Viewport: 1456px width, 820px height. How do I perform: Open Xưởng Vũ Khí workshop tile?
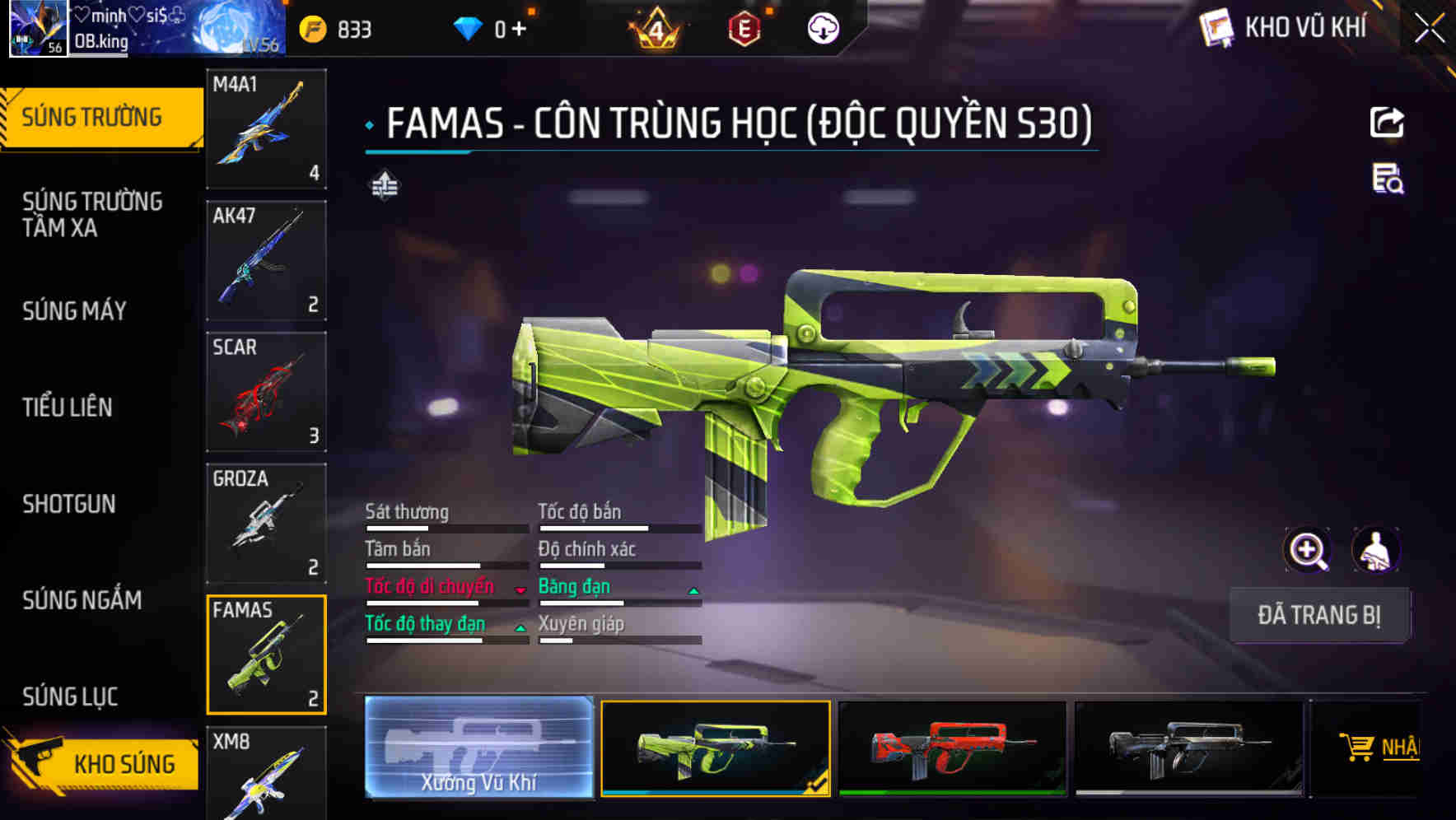478,748
